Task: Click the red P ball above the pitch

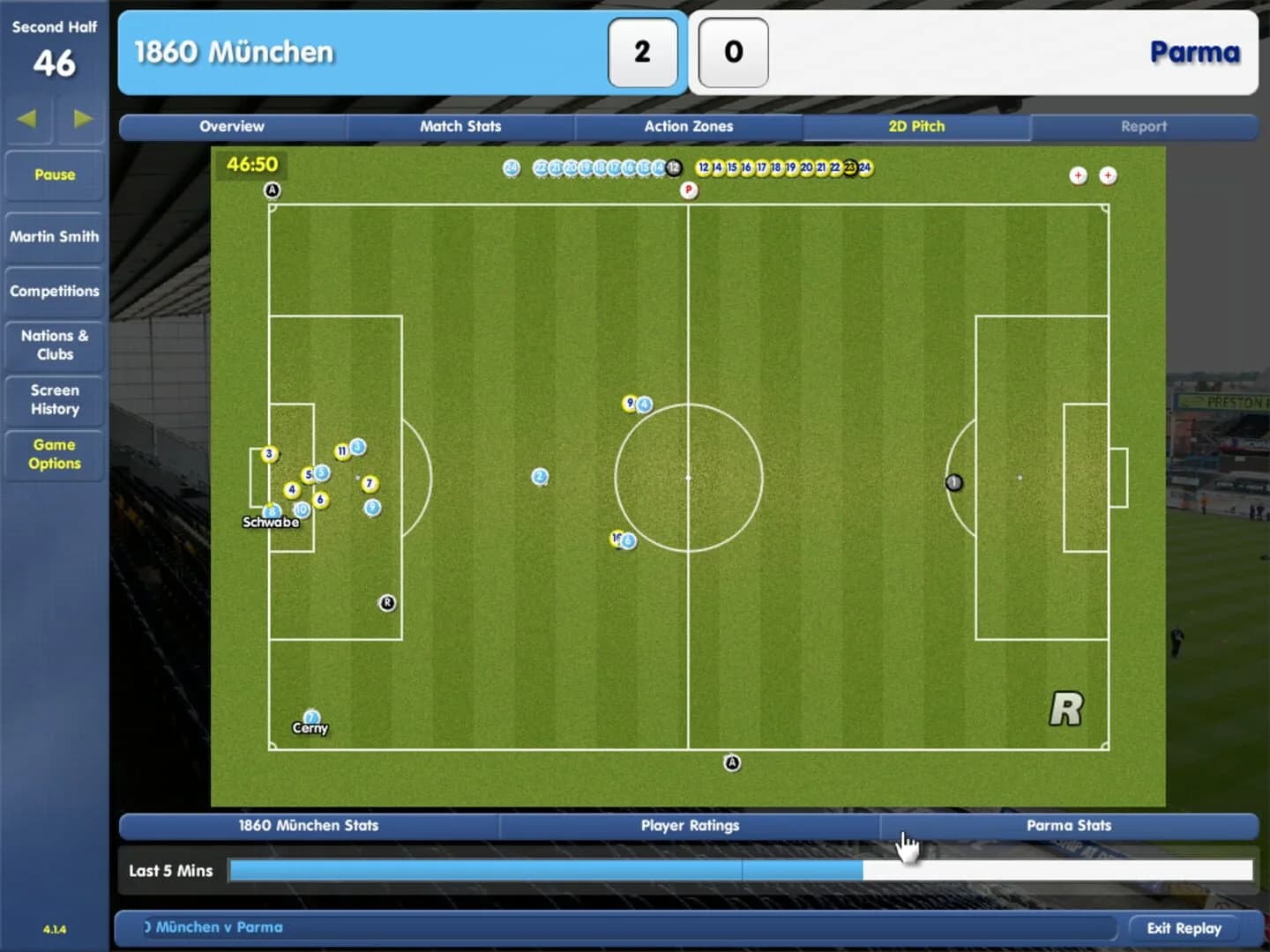Action: click(x=688, y=190)
